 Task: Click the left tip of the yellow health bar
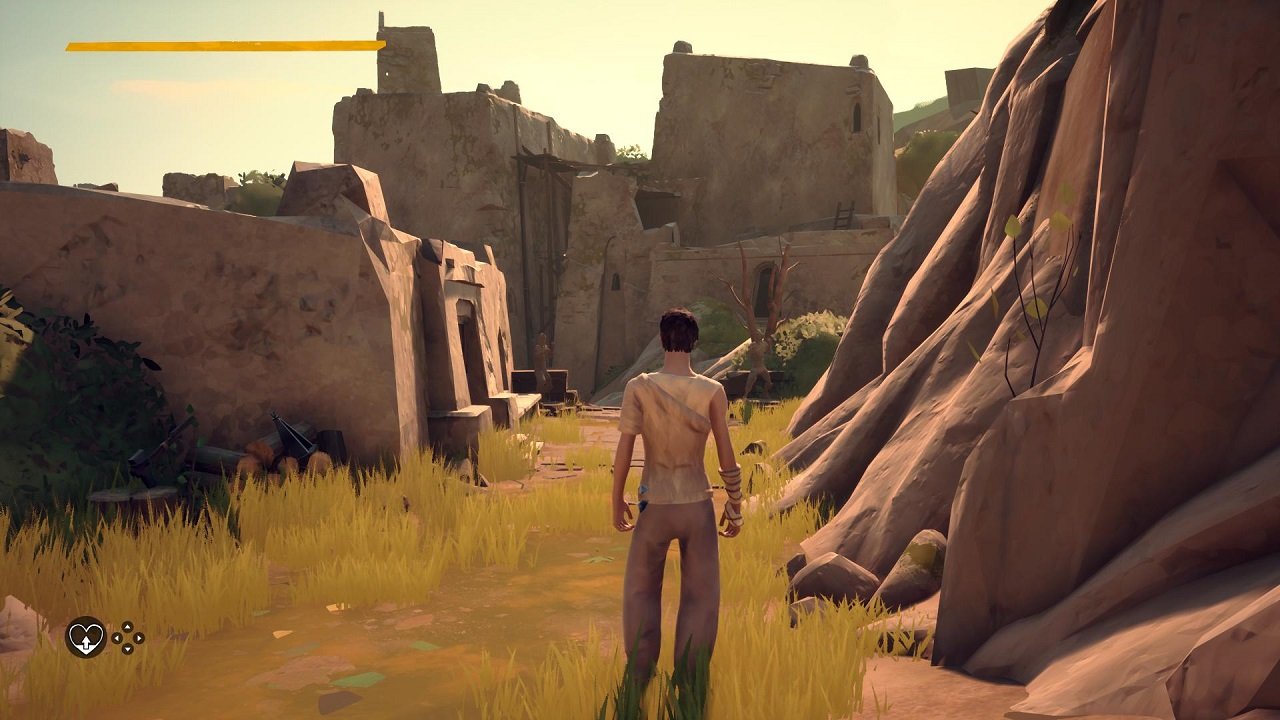pyautogui.click(x=68, y=45)
